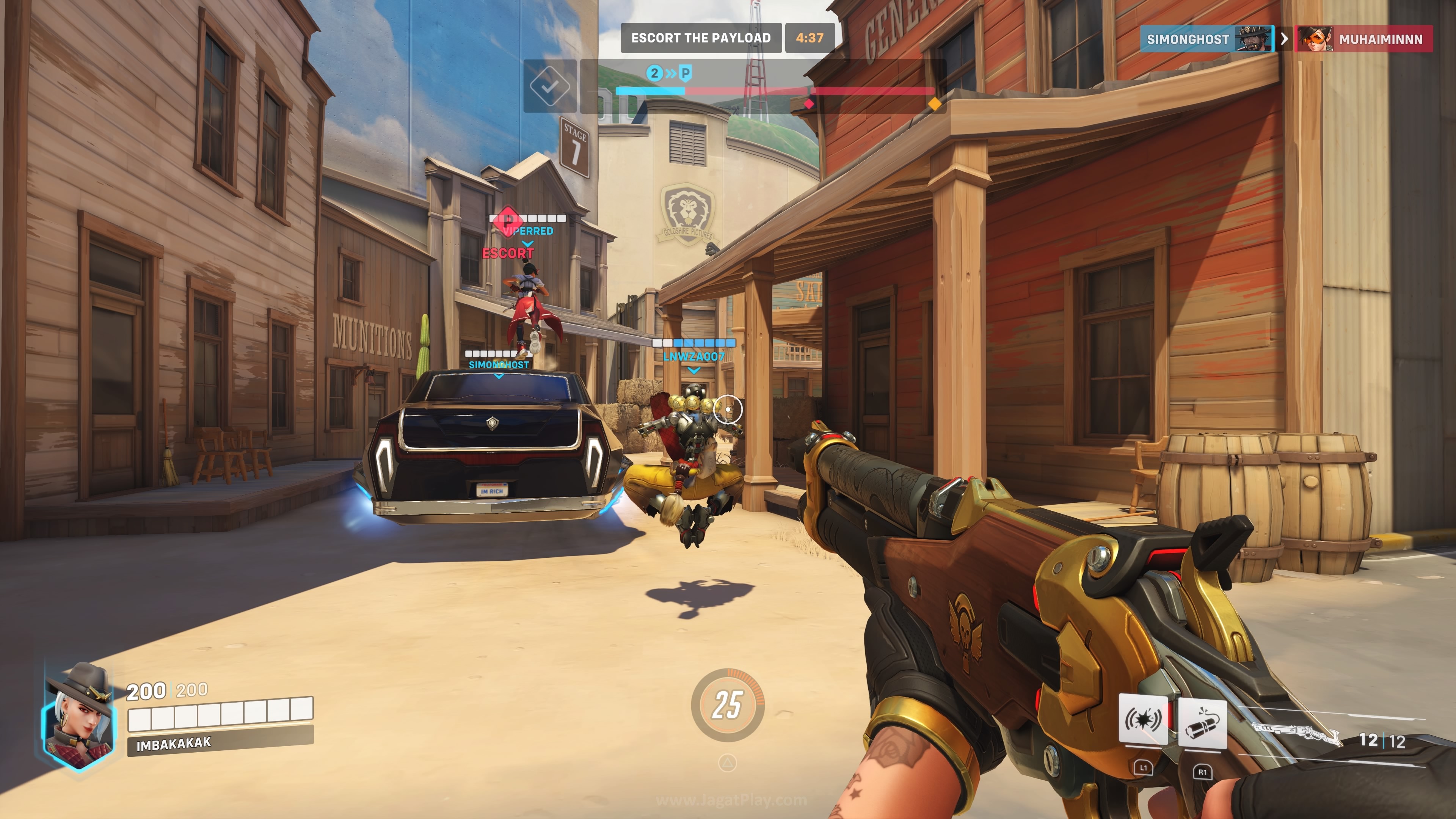
Task: Select SIMONGHOST in the kill feed
Action: click(1188, 39)
